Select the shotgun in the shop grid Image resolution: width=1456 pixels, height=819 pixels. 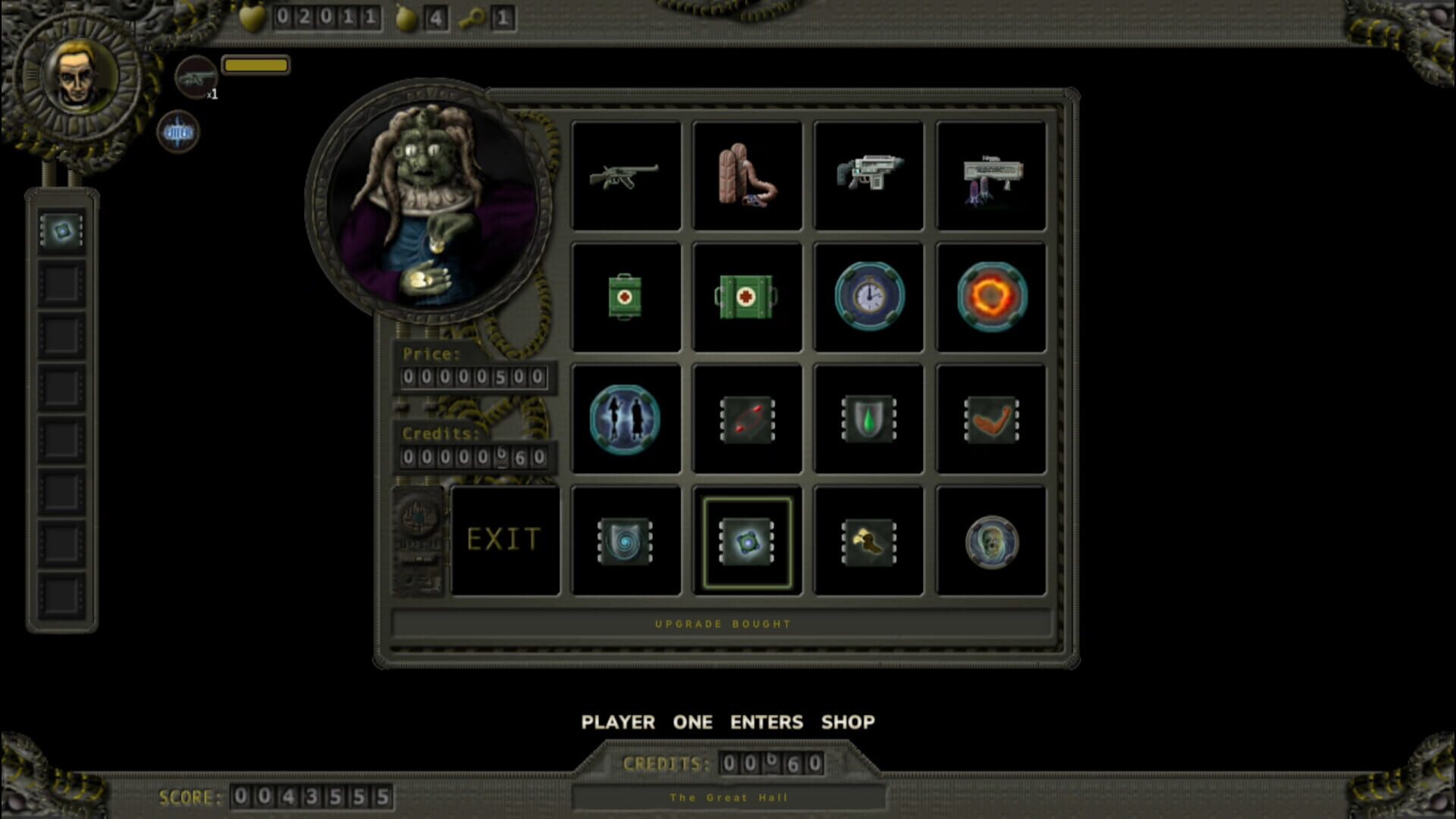[625, 175]
